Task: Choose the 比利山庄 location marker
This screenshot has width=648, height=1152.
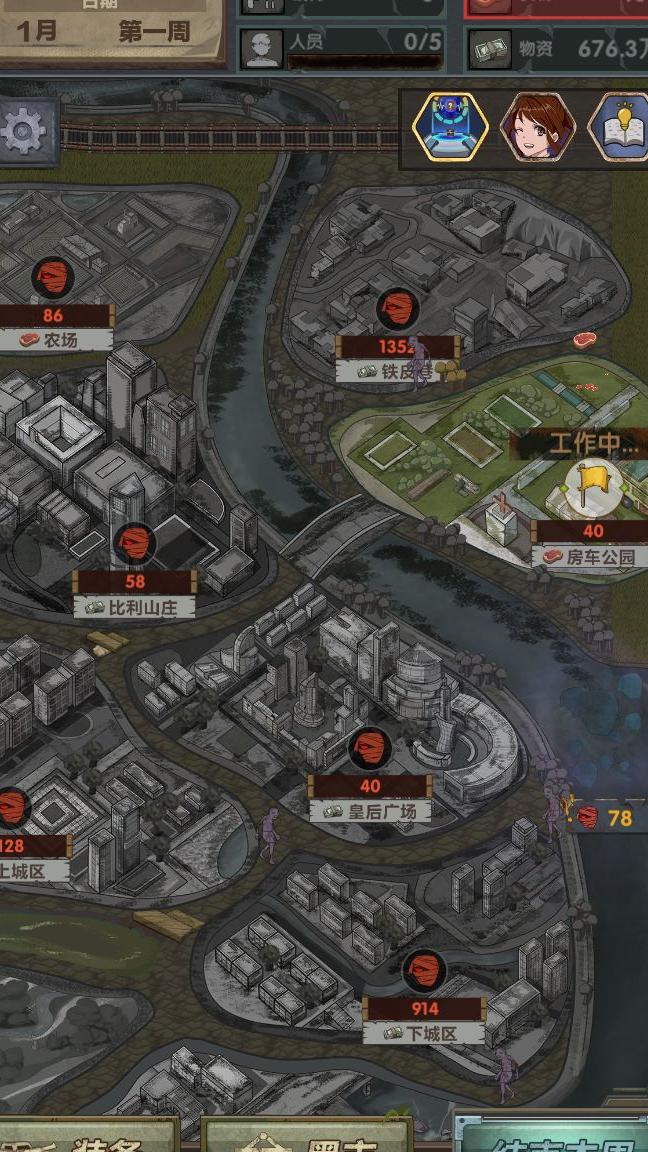Action: (134, 546)
